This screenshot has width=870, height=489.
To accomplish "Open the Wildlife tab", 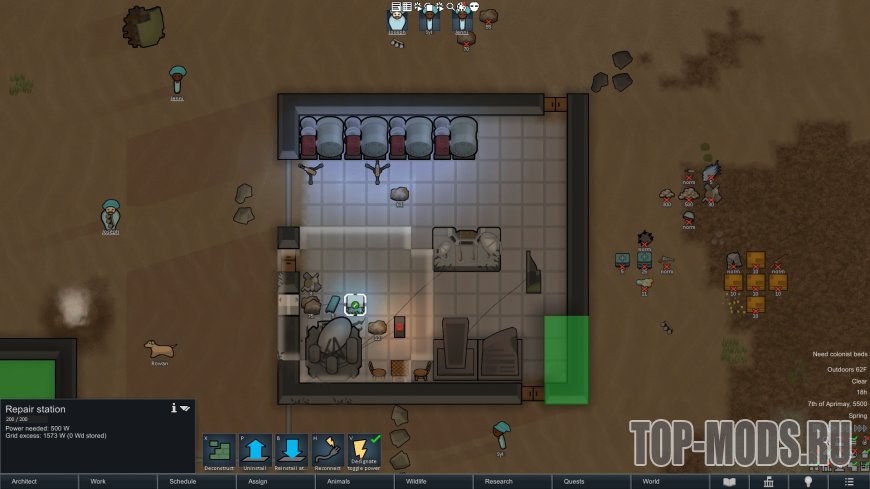I will [x=434, y=481].
